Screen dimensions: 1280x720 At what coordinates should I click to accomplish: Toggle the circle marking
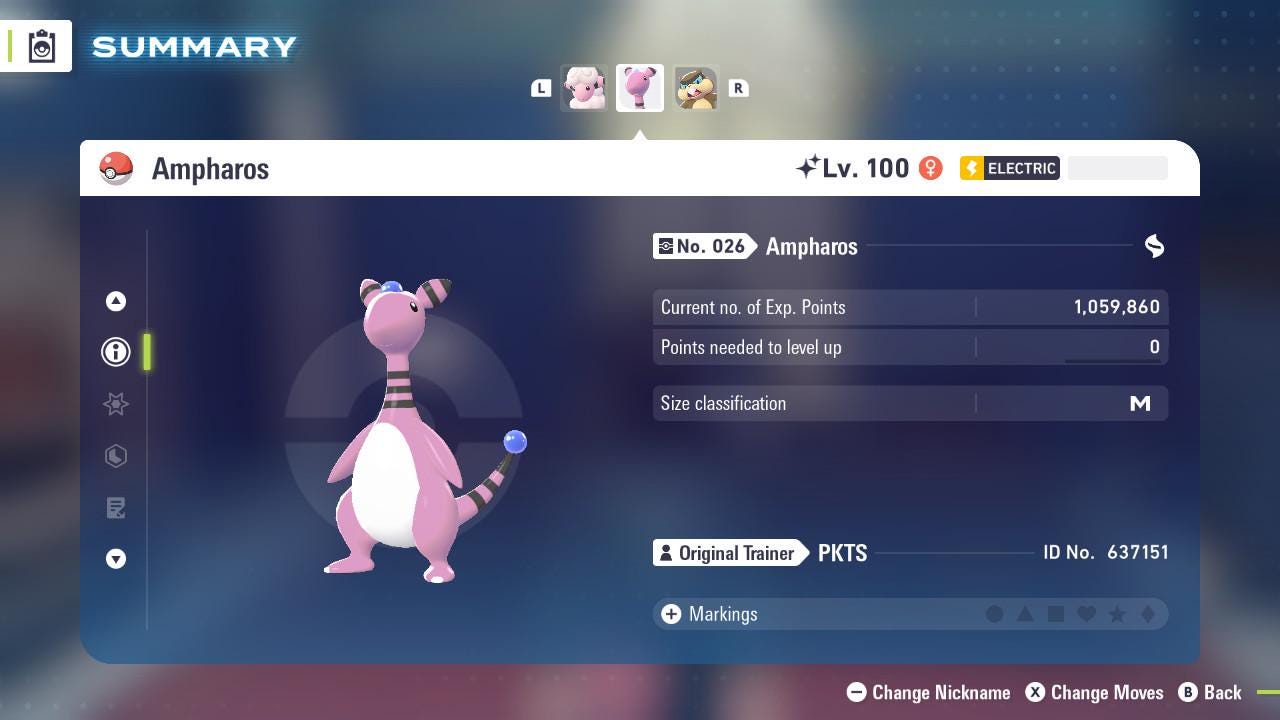point(995,614)
